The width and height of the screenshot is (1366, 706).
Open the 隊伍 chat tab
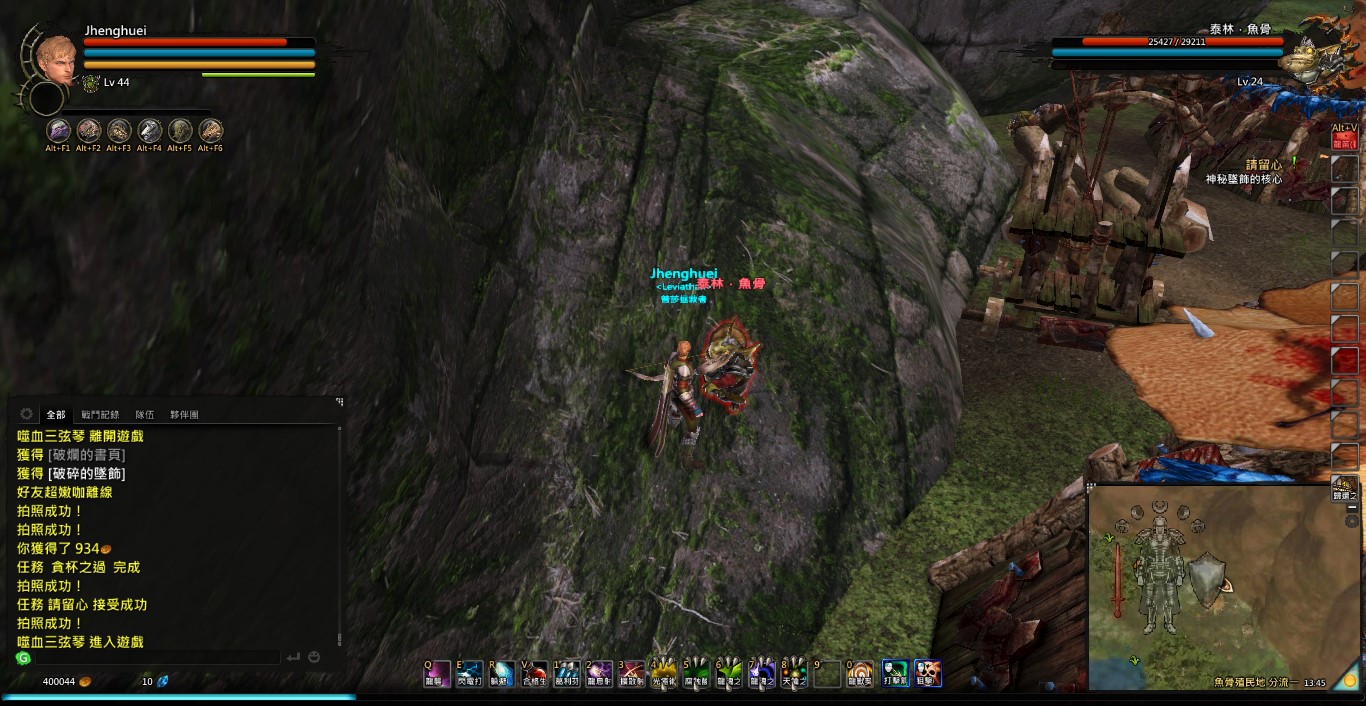[x=145, y=414]
